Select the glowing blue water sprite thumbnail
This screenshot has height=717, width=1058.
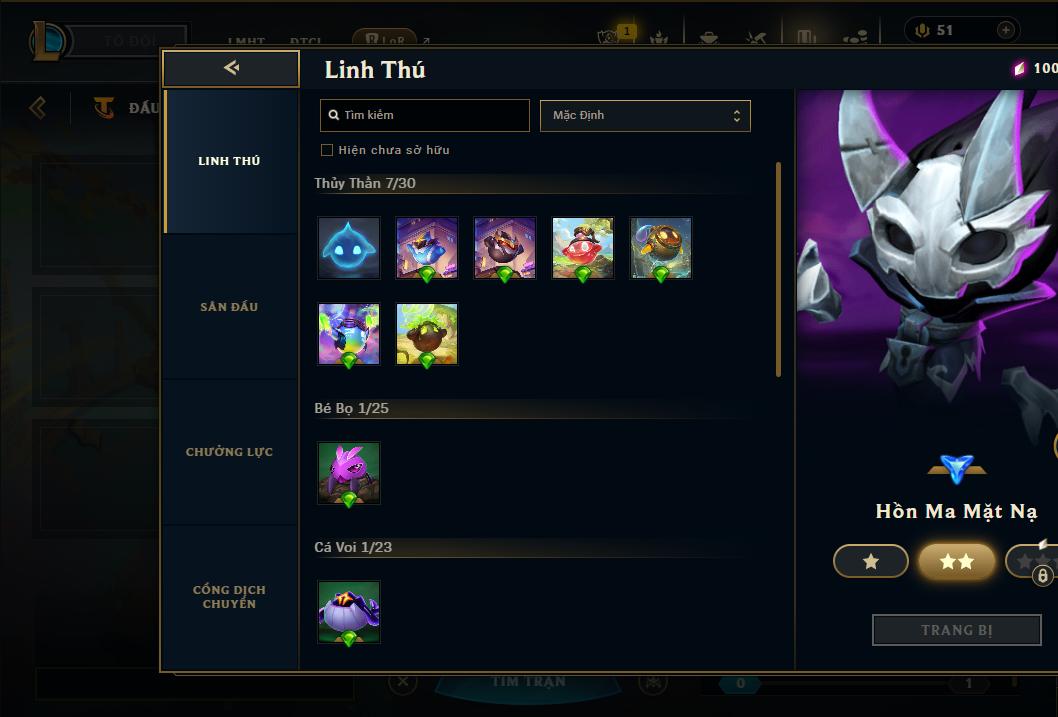pyautogui.click(x=349, y=248)
